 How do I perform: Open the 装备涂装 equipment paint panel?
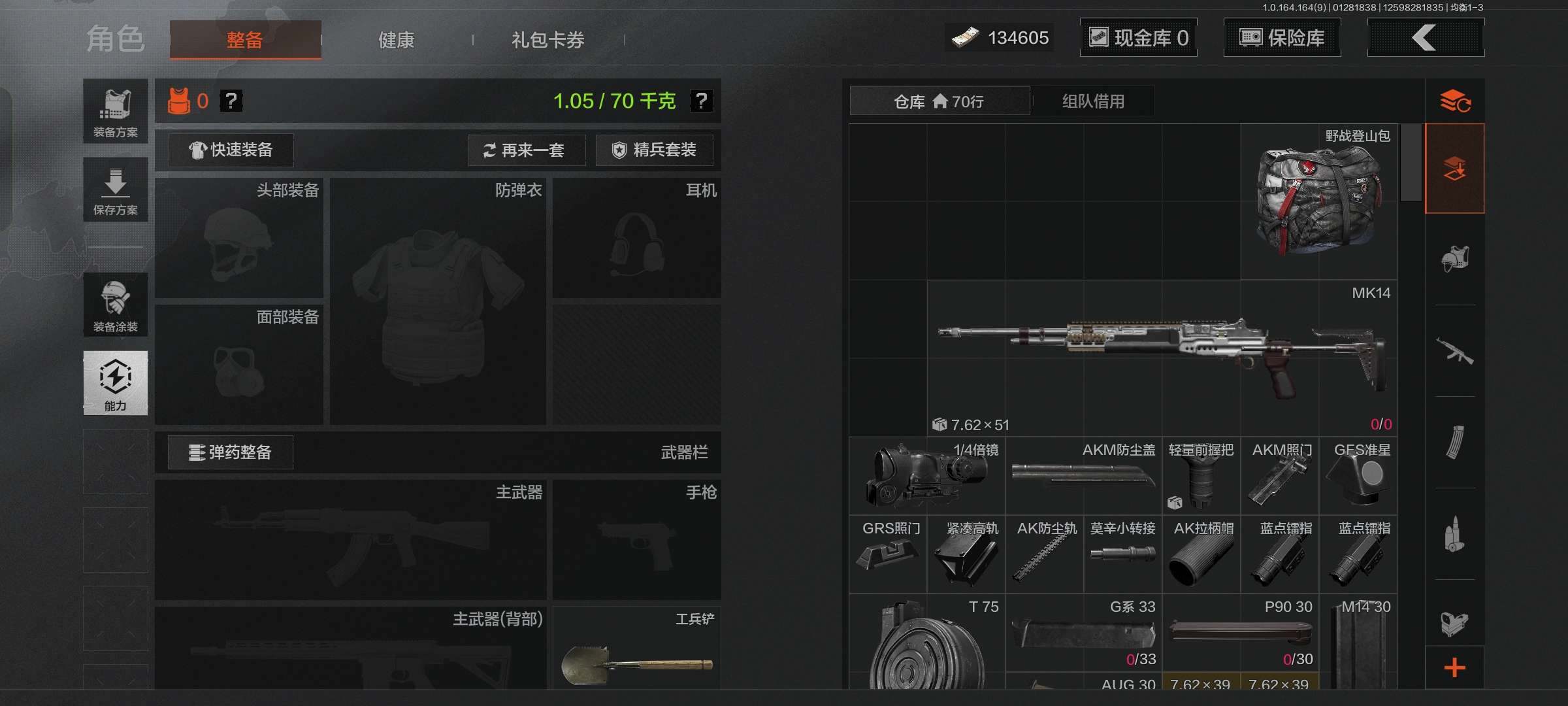[x=115, y=305]
